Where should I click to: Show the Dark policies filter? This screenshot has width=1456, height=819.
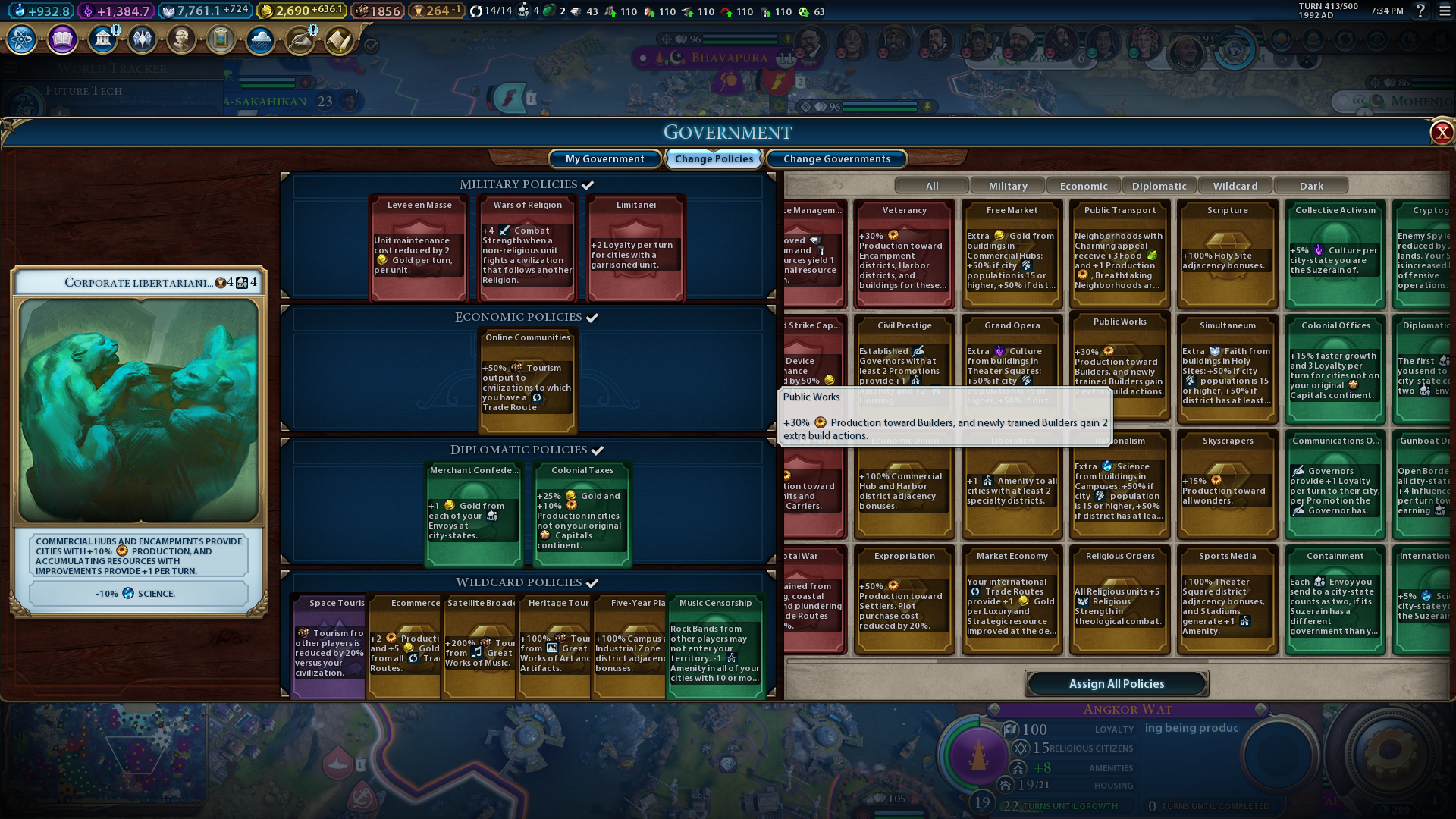point(1311,186)
